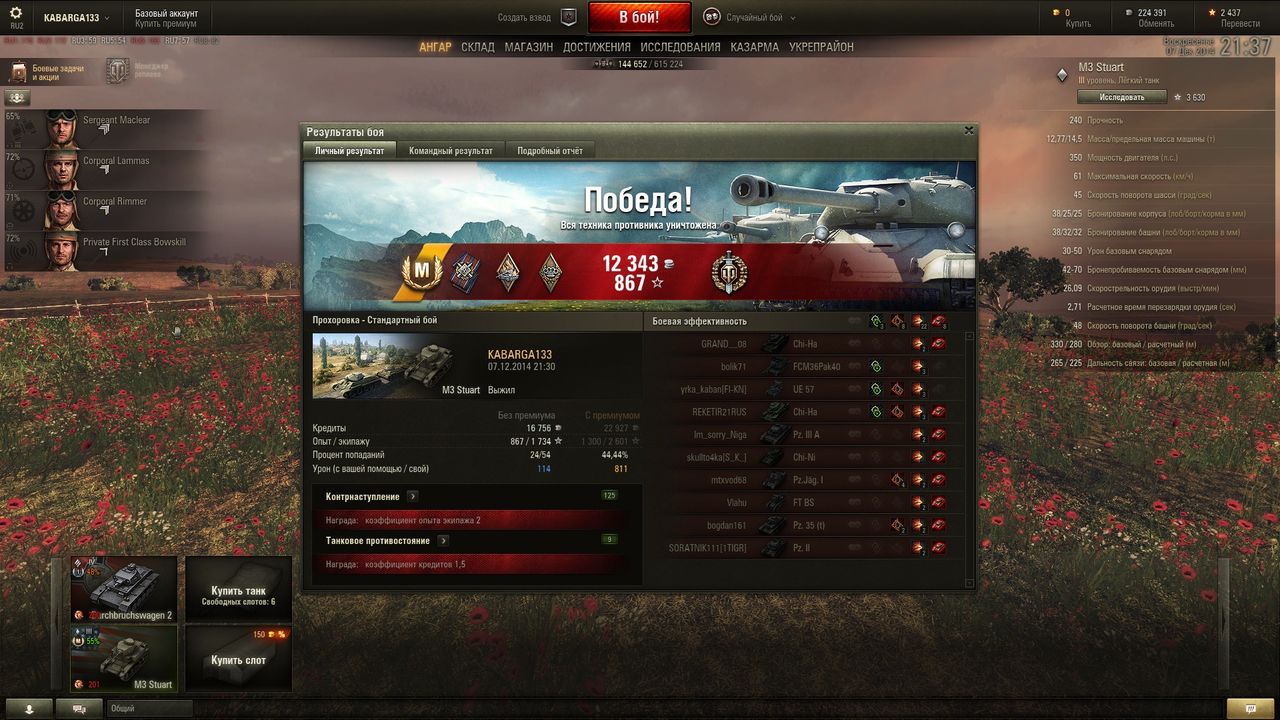This screenshot has width=1280, height=720.
Task: Close the battle results window
Action: click(968, 130)
